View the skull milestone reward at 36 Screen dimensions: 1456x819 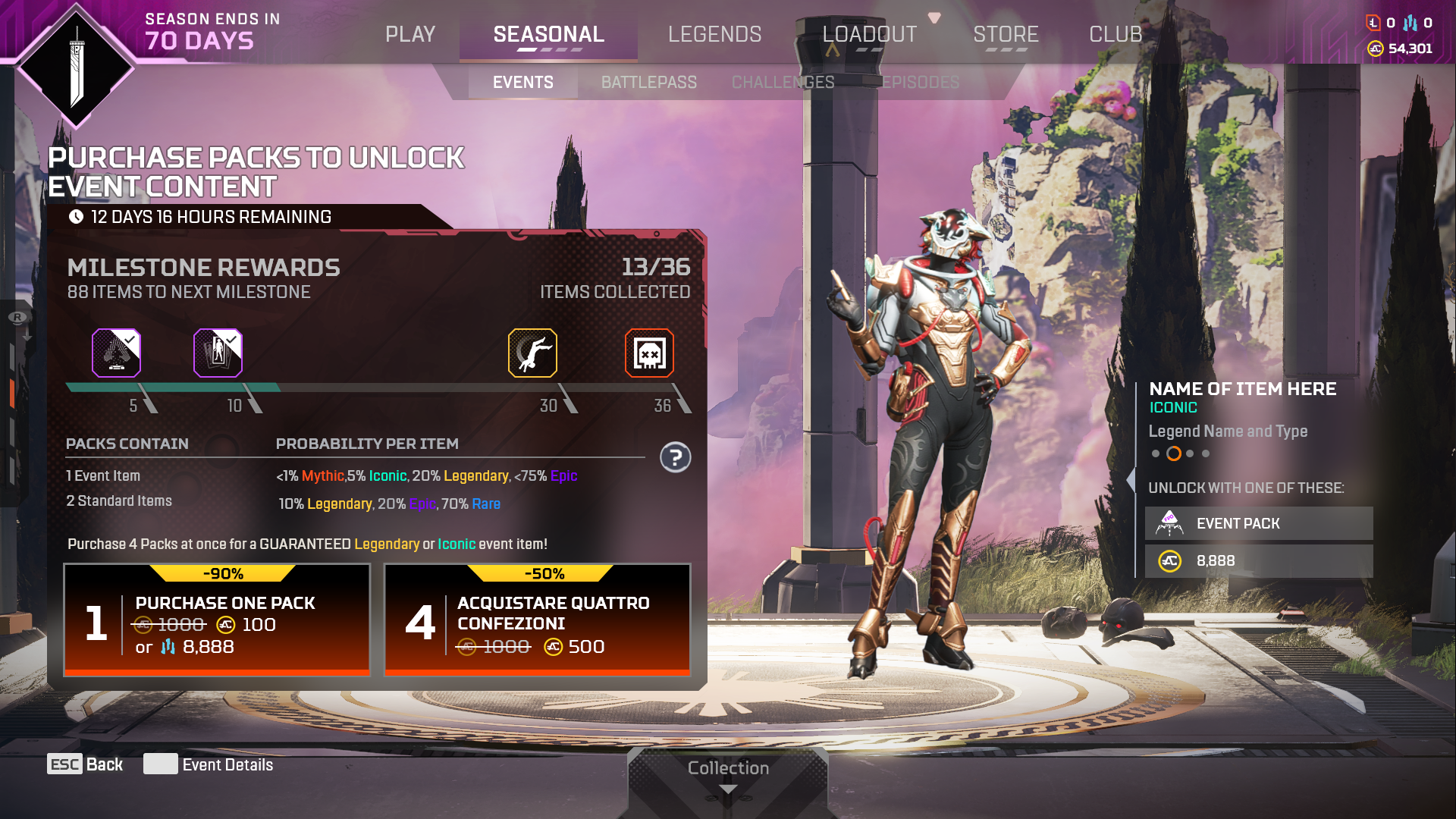649,353
